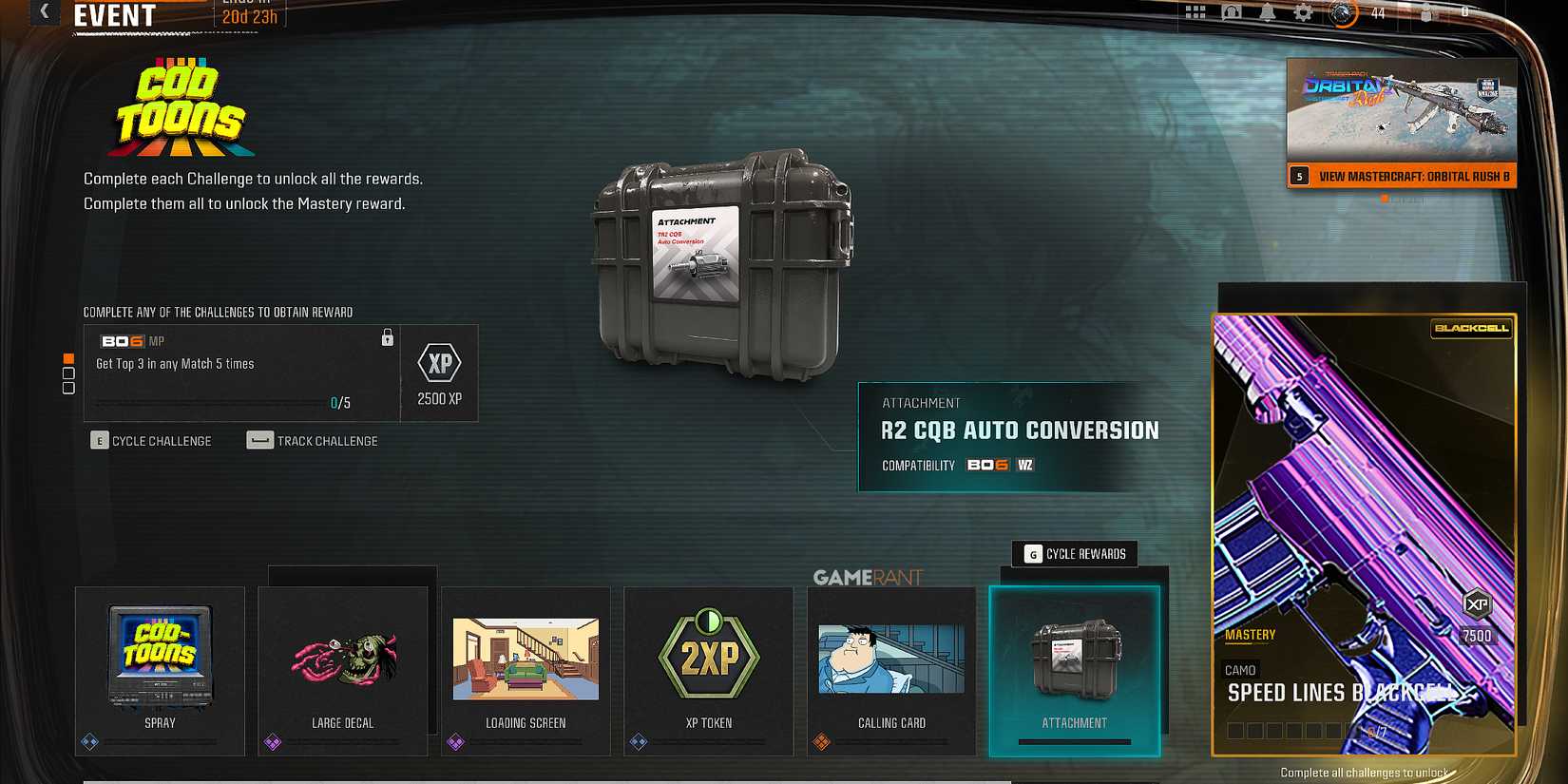Select the 2XP Token reward tile
Image resolution: width=1568 pixels, height=784 pixels.
pyautogui.click(x=708, y=665)
